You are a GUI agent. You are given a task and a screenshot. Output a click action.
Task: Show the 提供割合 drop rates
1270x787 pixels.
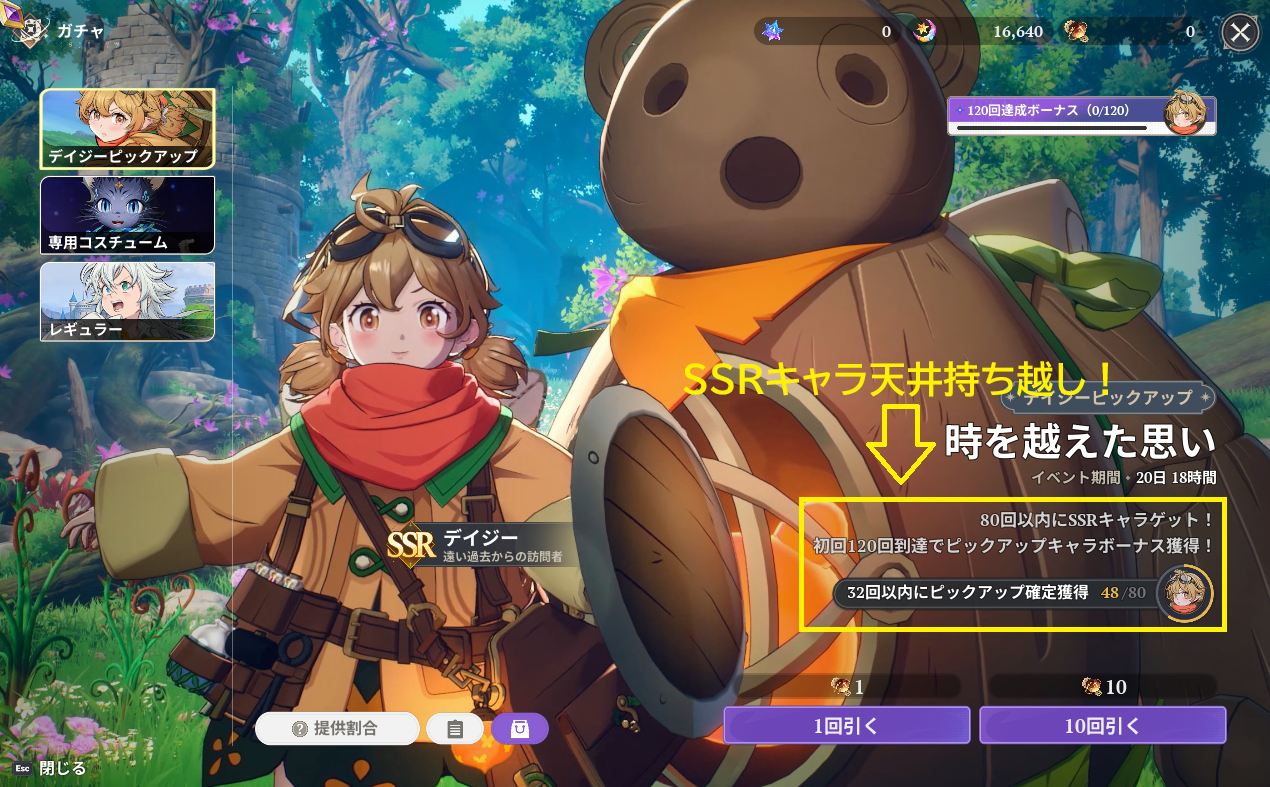[x=336, y=729]
